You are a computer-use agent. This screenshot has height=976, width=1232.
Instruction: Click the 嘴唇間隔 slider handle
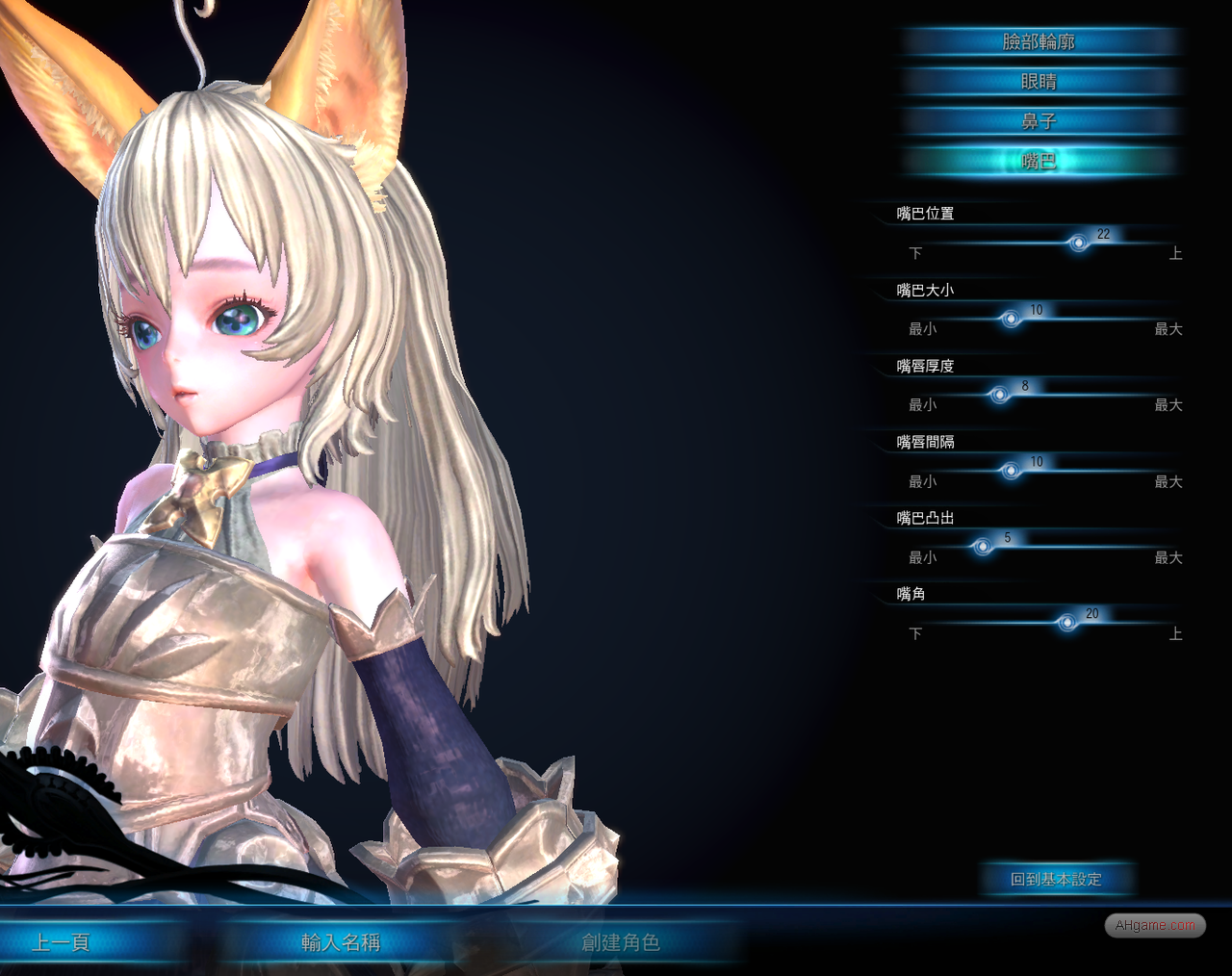point(1011,471)
